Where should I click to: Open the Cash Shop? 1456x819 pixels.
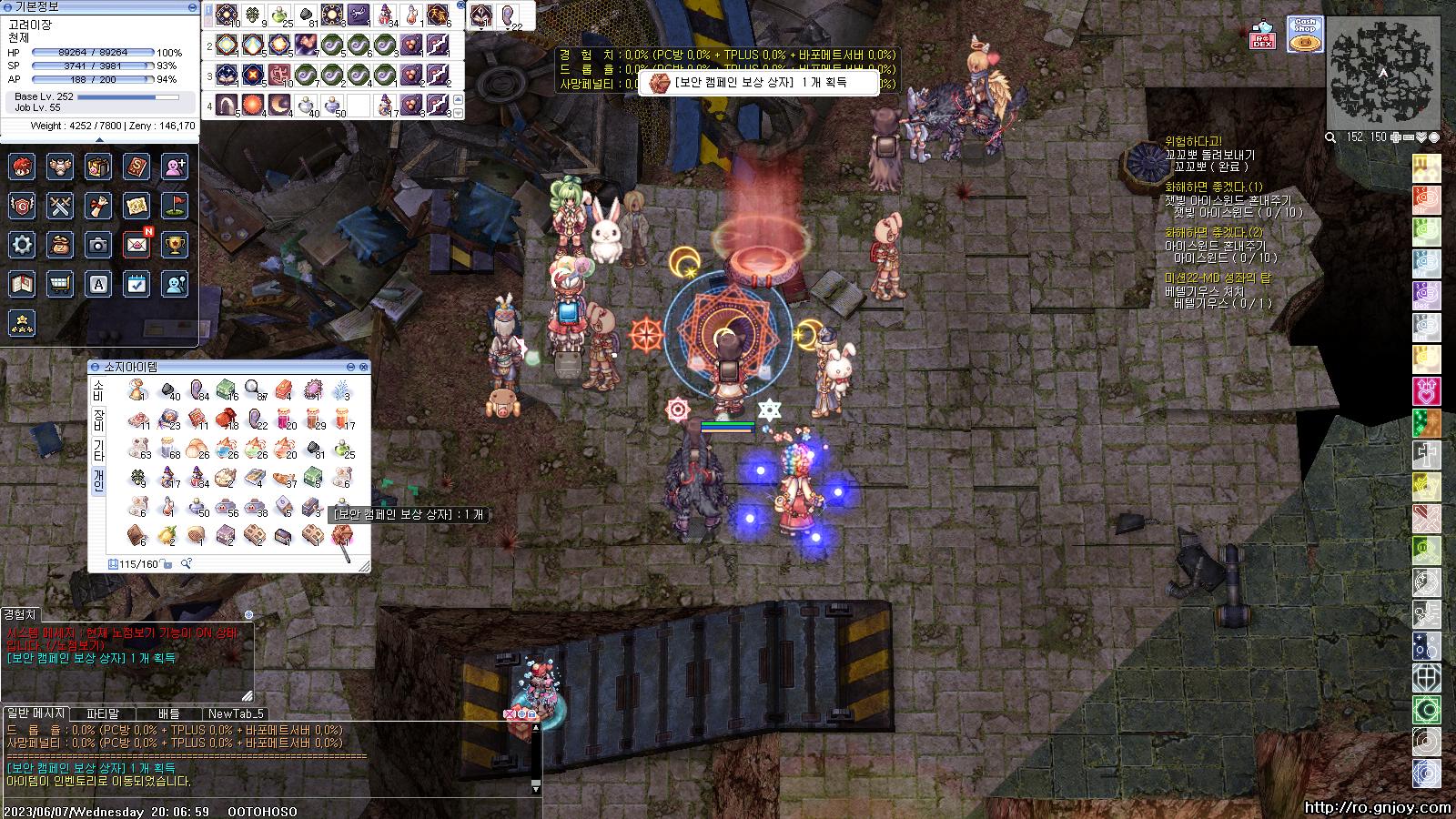[1305, 35]
